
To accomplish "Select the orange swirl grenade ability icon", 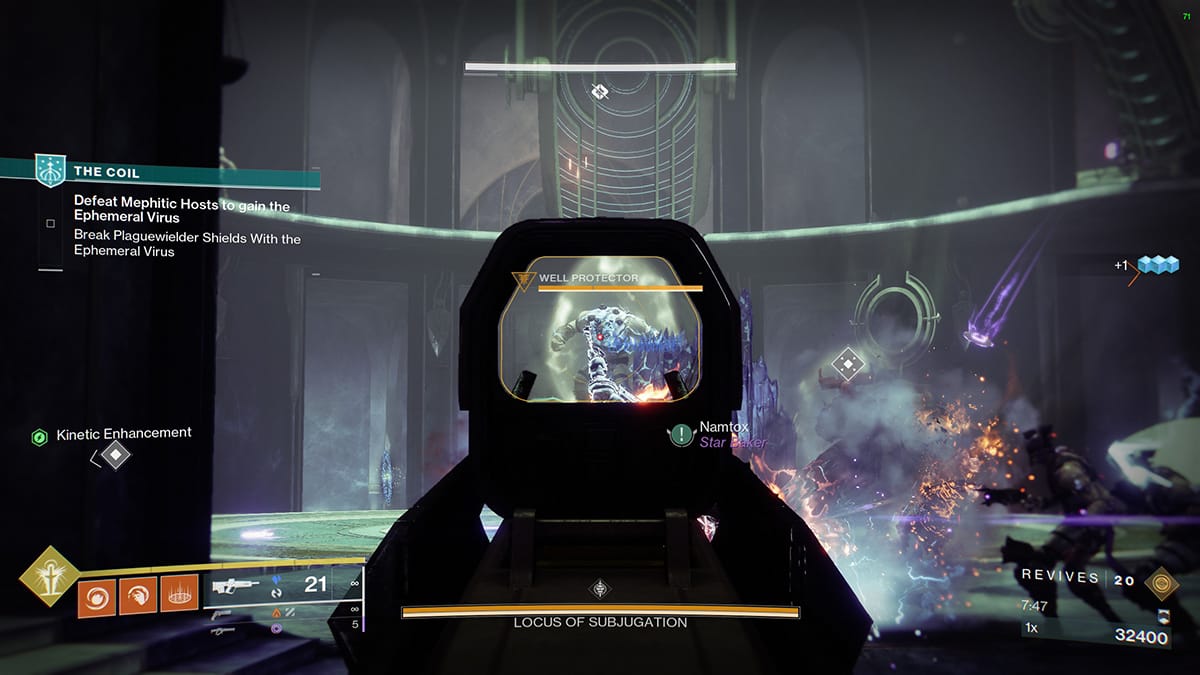I will [x=96, y=596].
